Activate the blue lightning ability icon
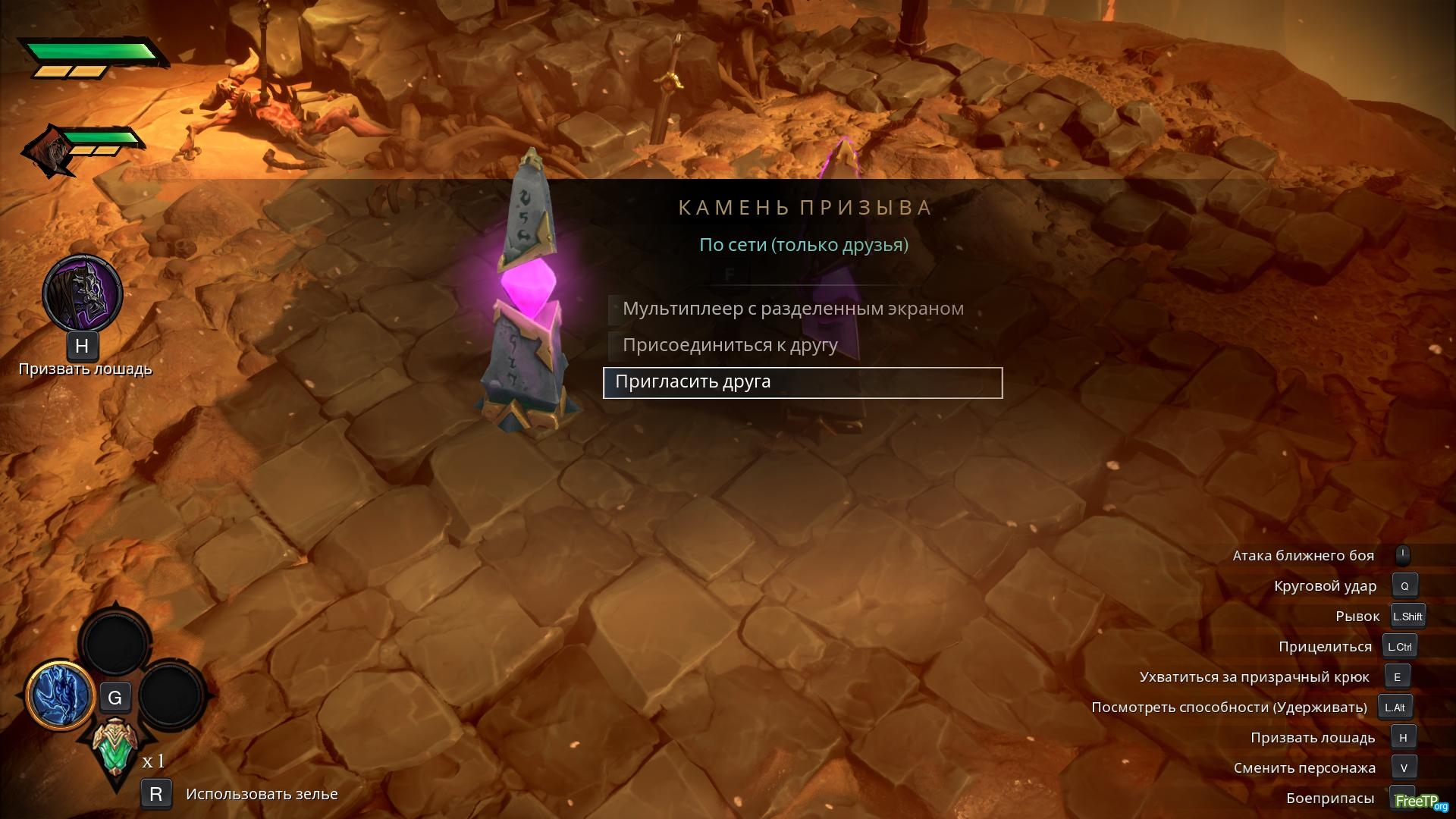 point(60,695)
